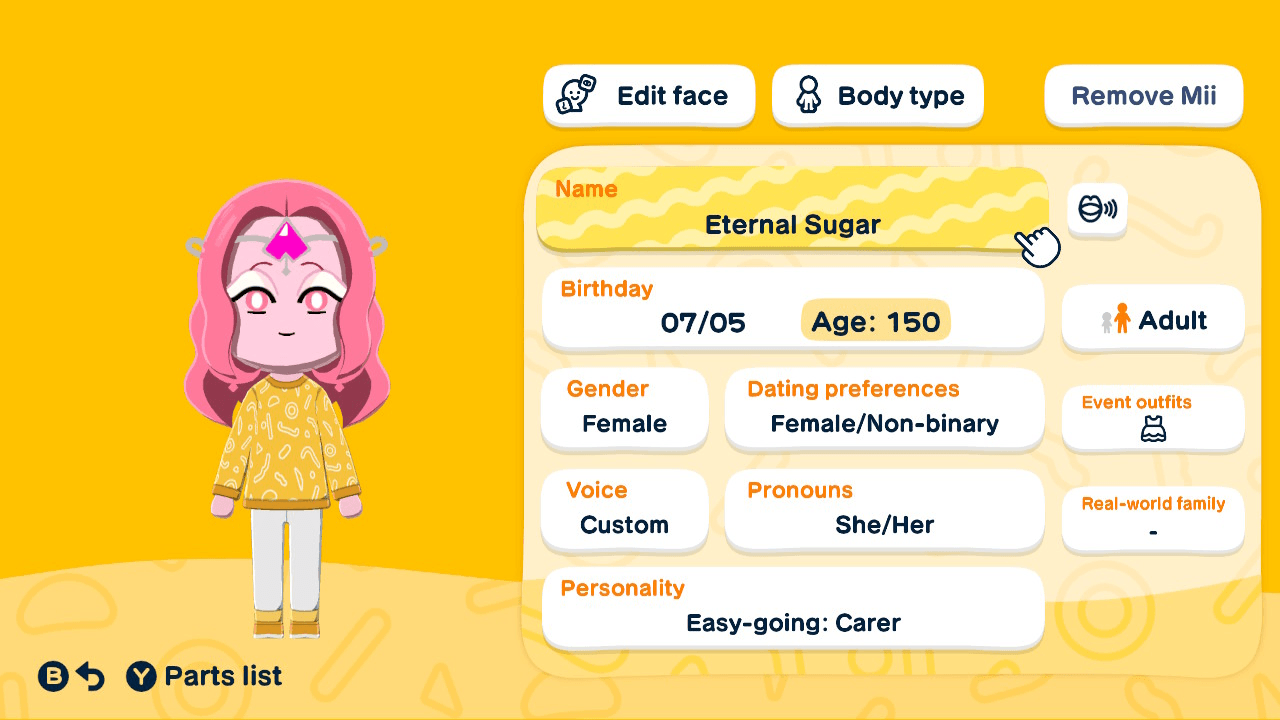Screen dimensions: 1280x720
Task: Click the voice playback icon beside the name
Action: (x=1097, y=211)
